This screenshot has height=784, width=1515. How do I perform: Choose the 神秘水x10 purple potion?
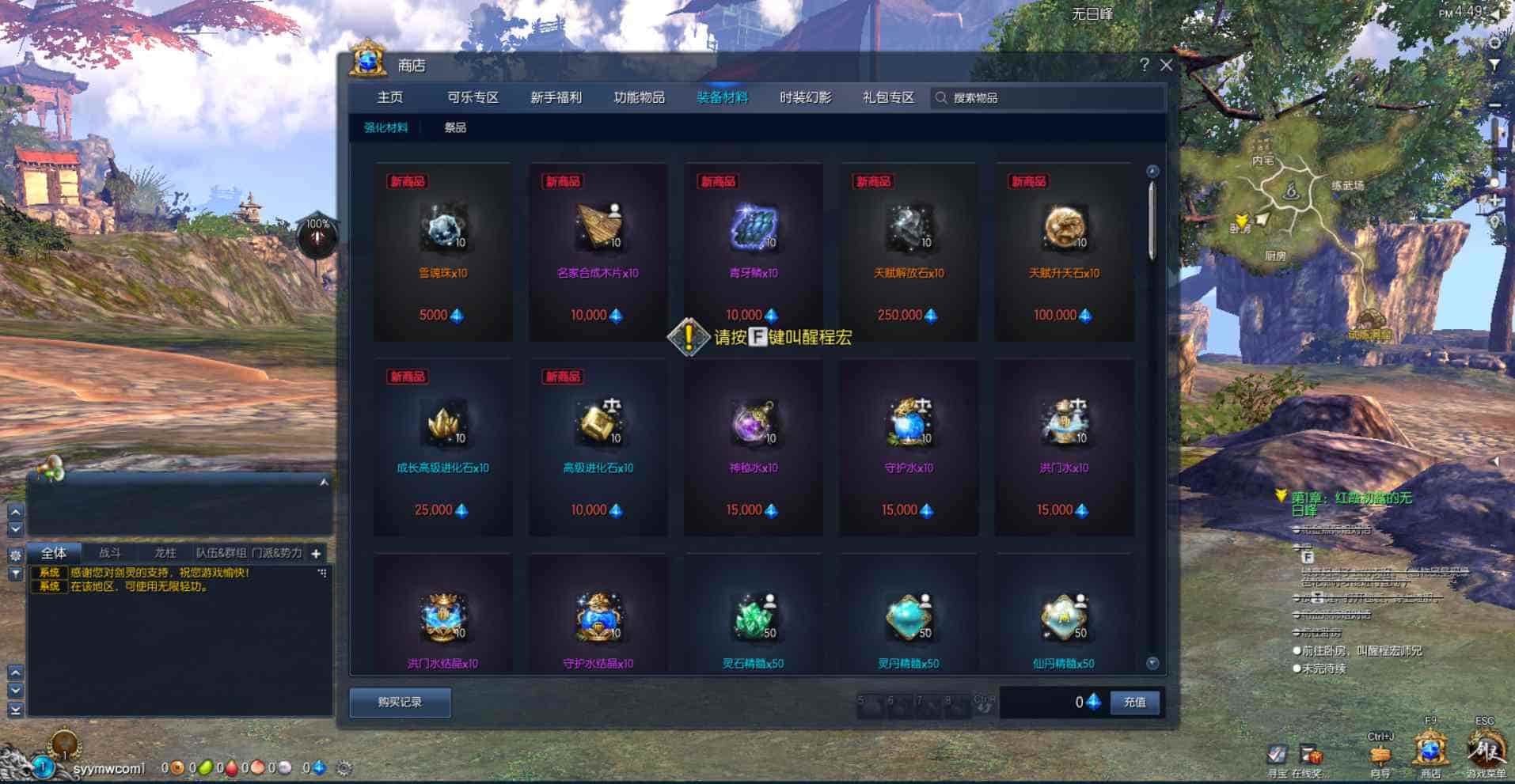click(x=754, y=447)
